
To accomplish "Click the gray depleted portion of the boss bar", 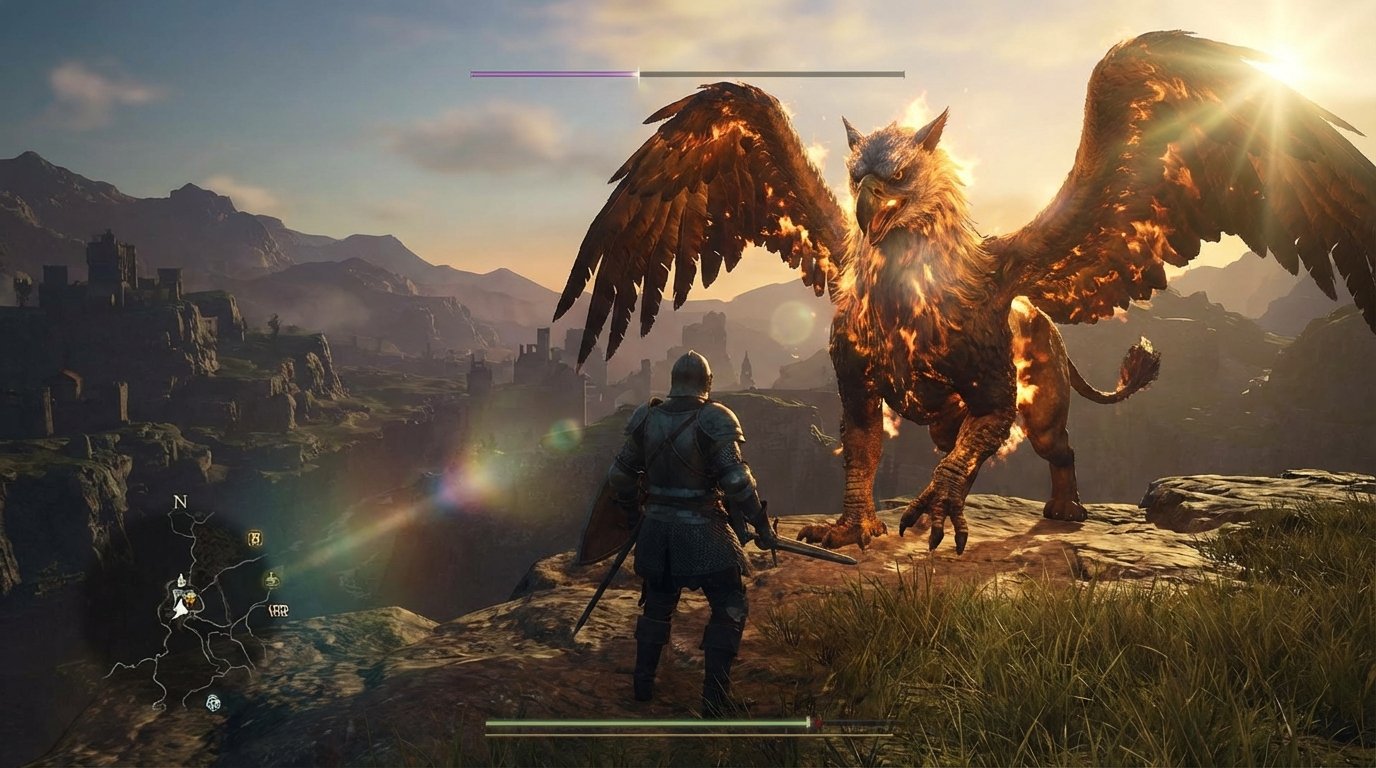I will [x=770, y=72].
